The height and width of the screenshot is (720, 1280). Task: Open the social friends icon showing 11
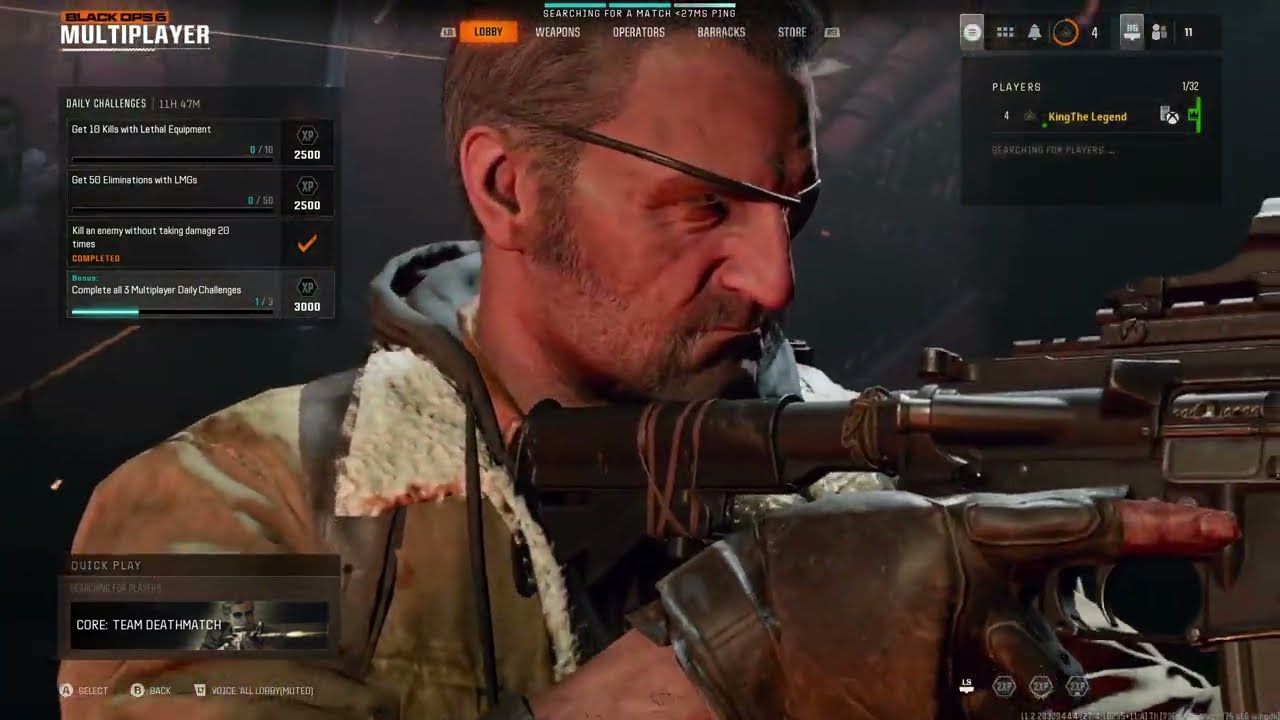pyautogui.click(x=1160, y=31)
